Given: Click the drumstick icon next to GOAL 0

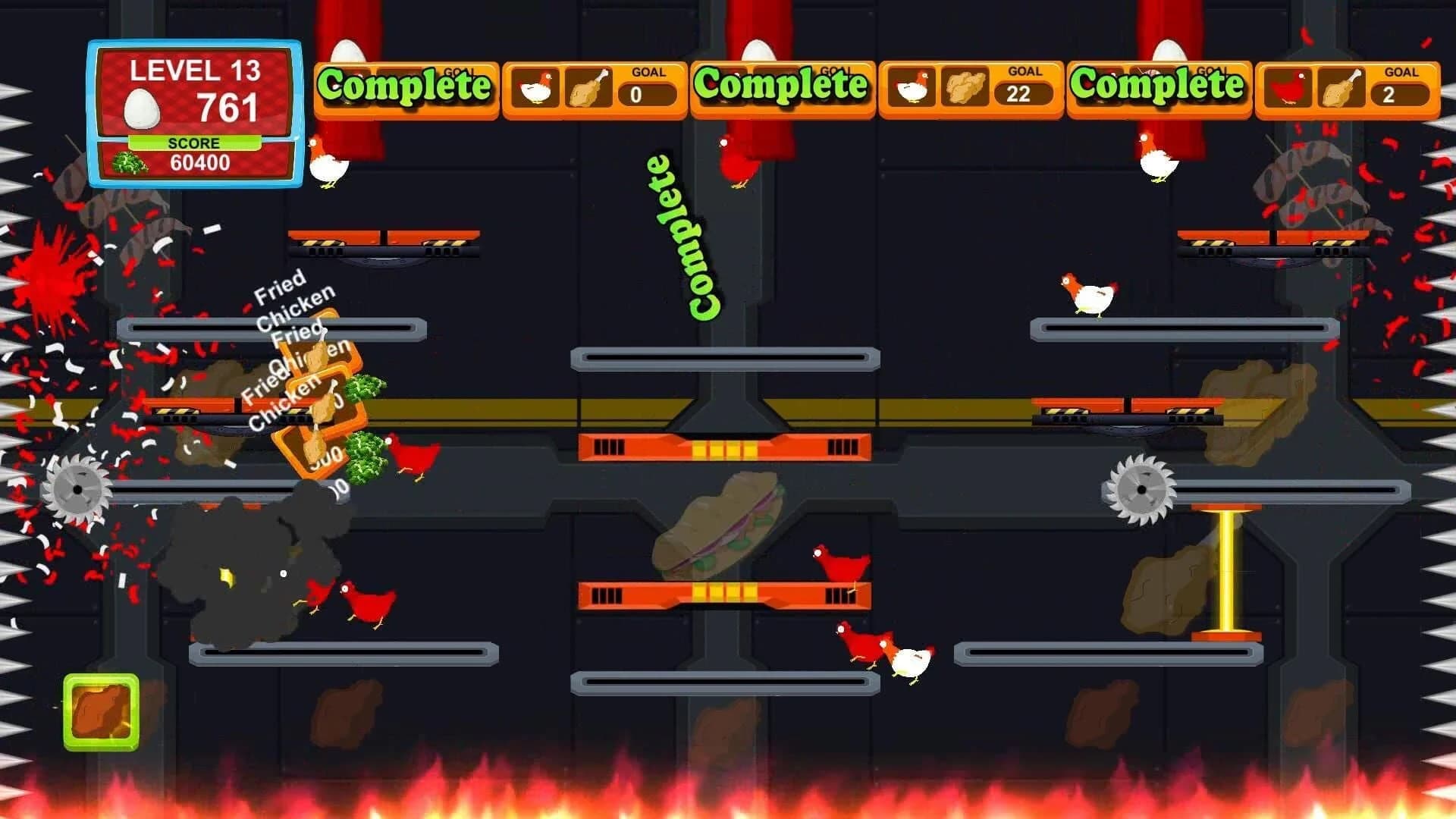Looking at the screenshot, I should [x=591, y=87].
